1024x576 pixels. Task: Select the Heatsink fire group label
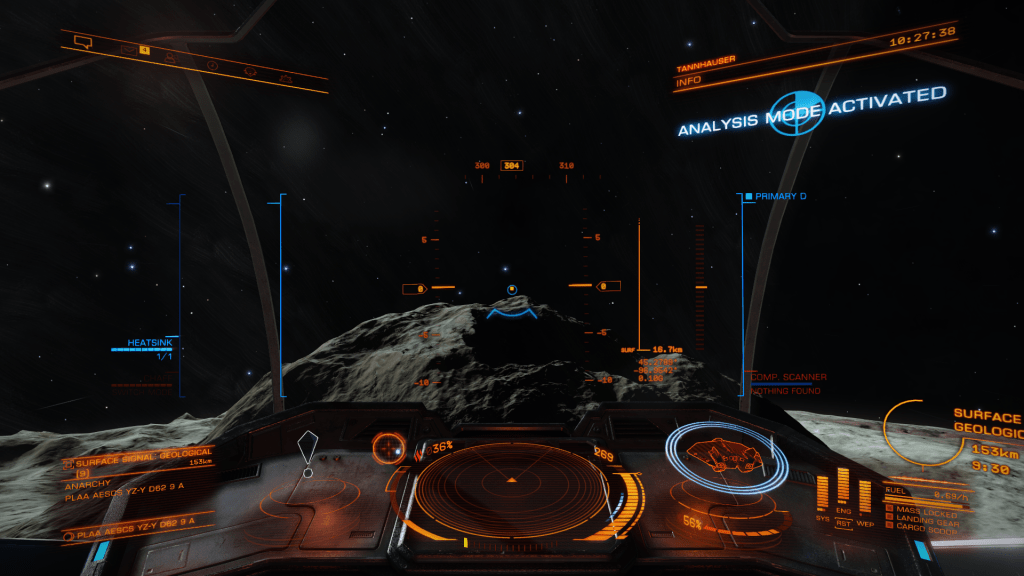tap(150, 343)
